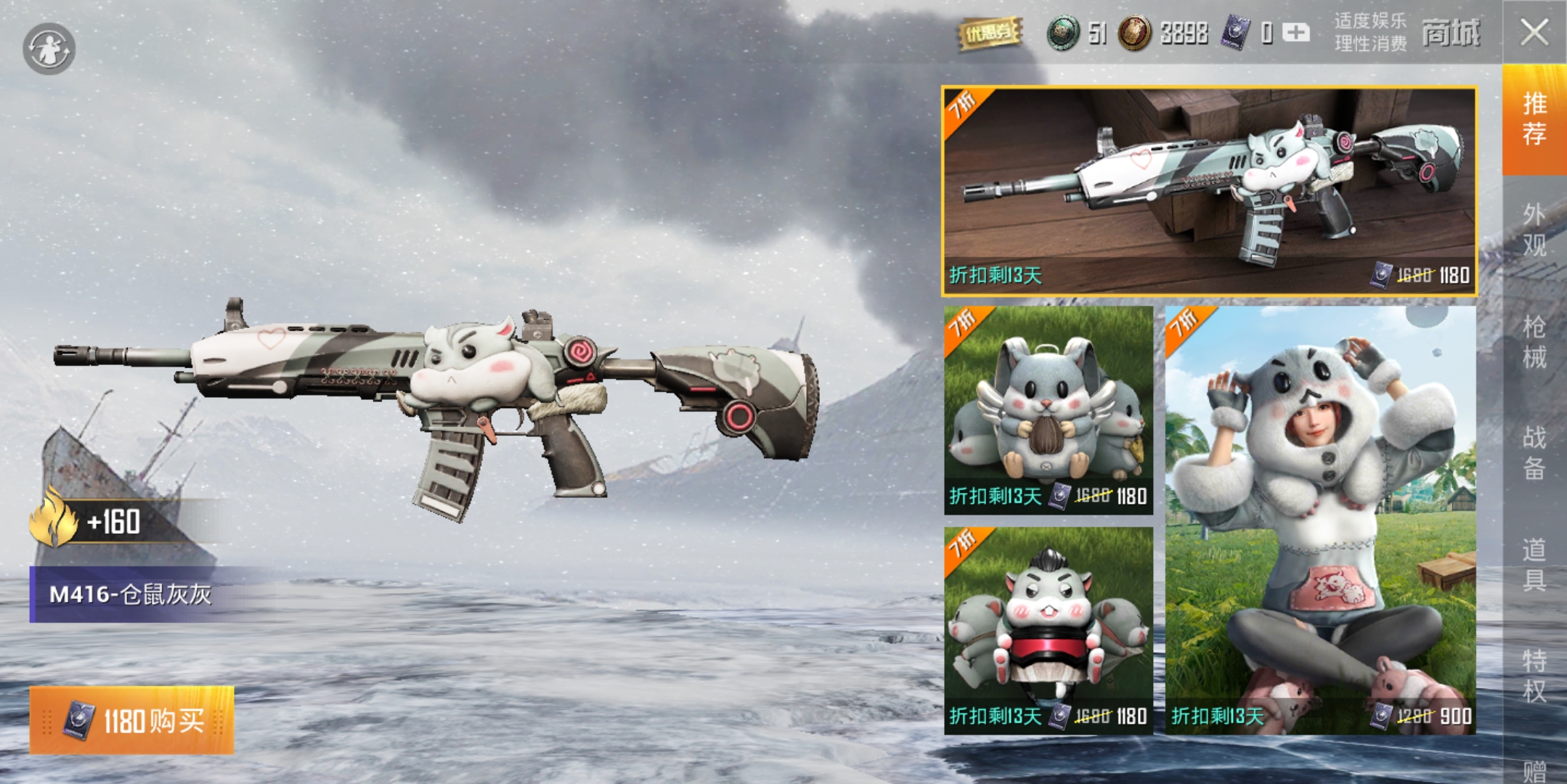Choose the winged hamster backpack item
This screenshot has height=784, width=1567.
click(x=1048, y=410)
